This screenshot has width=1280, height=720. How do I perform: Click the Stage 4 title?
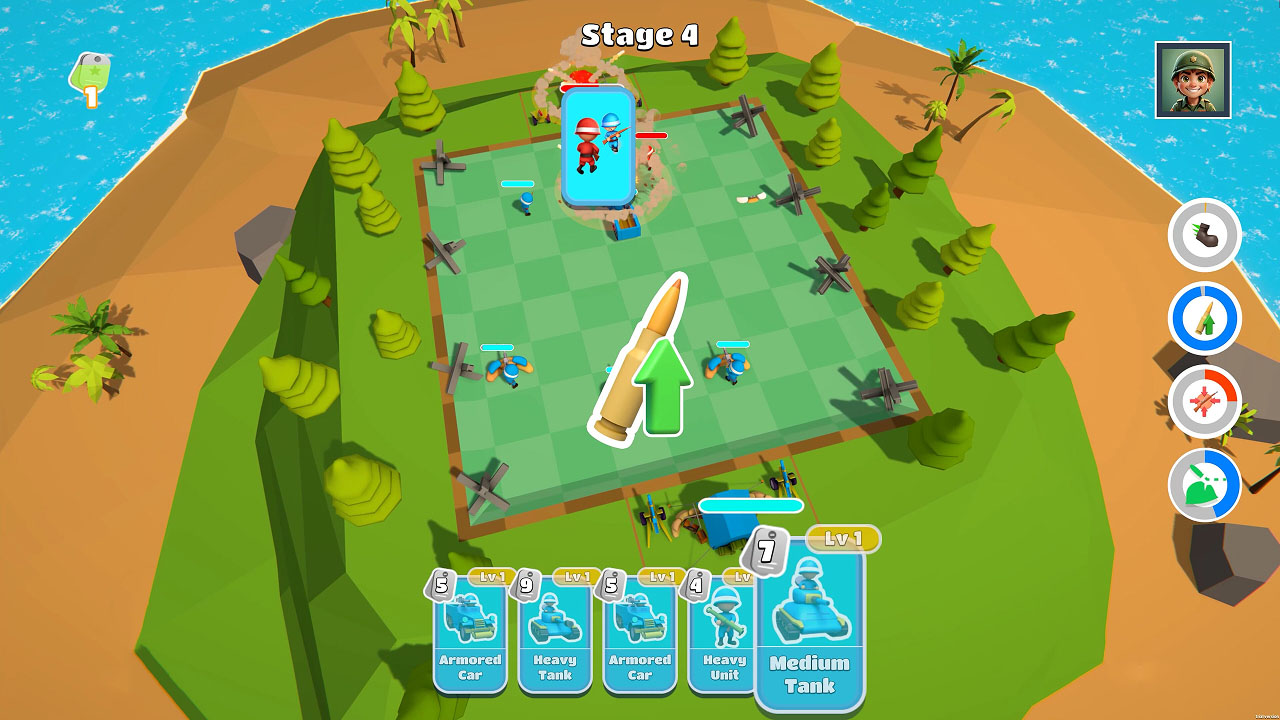click(x=640, y=33)
